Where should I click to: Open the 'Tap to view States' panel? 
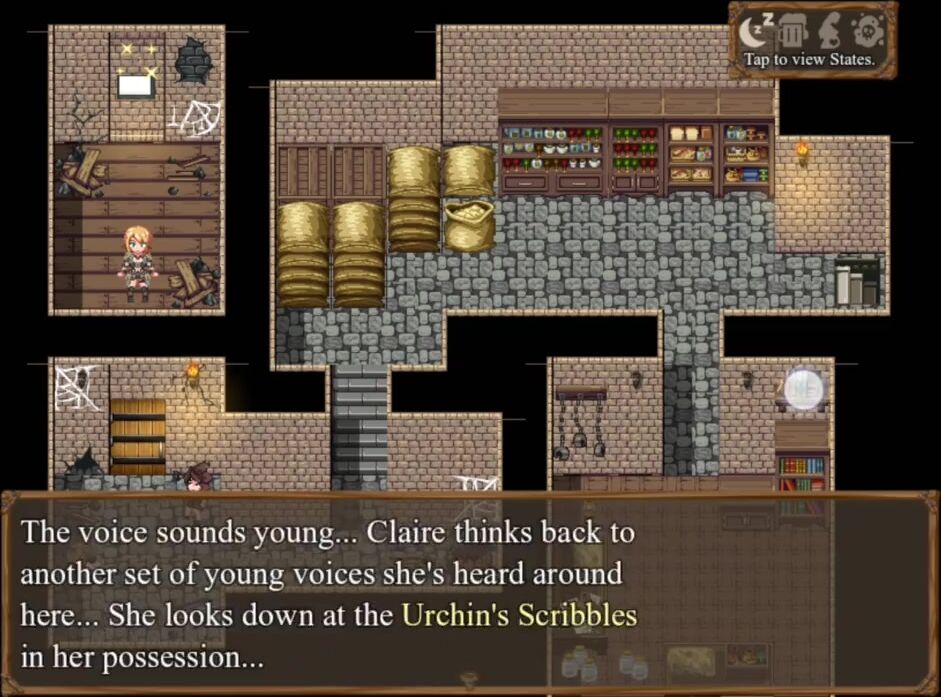pyautogui.click(x=809, y=59)
